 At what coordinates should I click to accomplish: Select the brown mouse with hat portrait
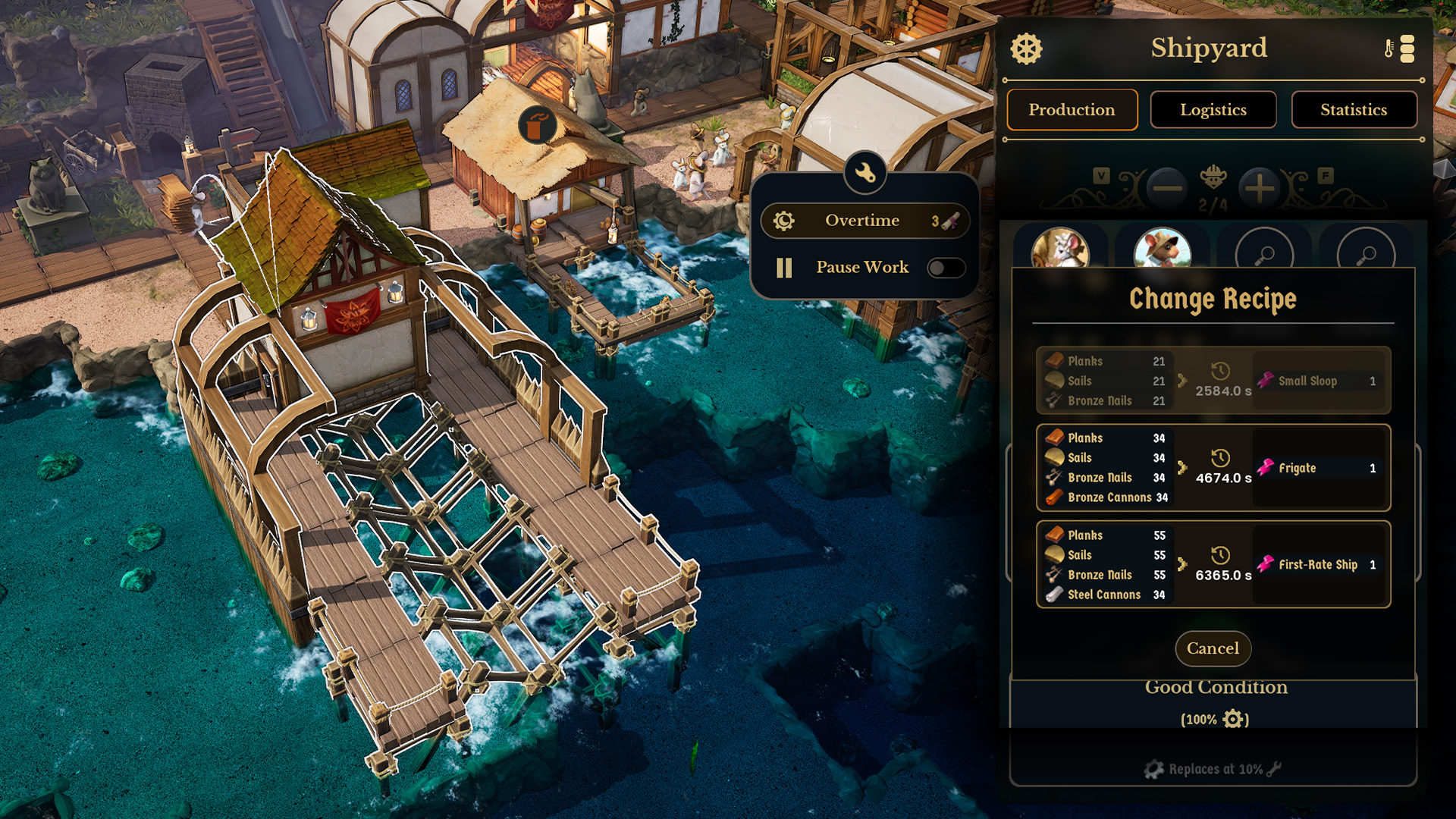1162,249
